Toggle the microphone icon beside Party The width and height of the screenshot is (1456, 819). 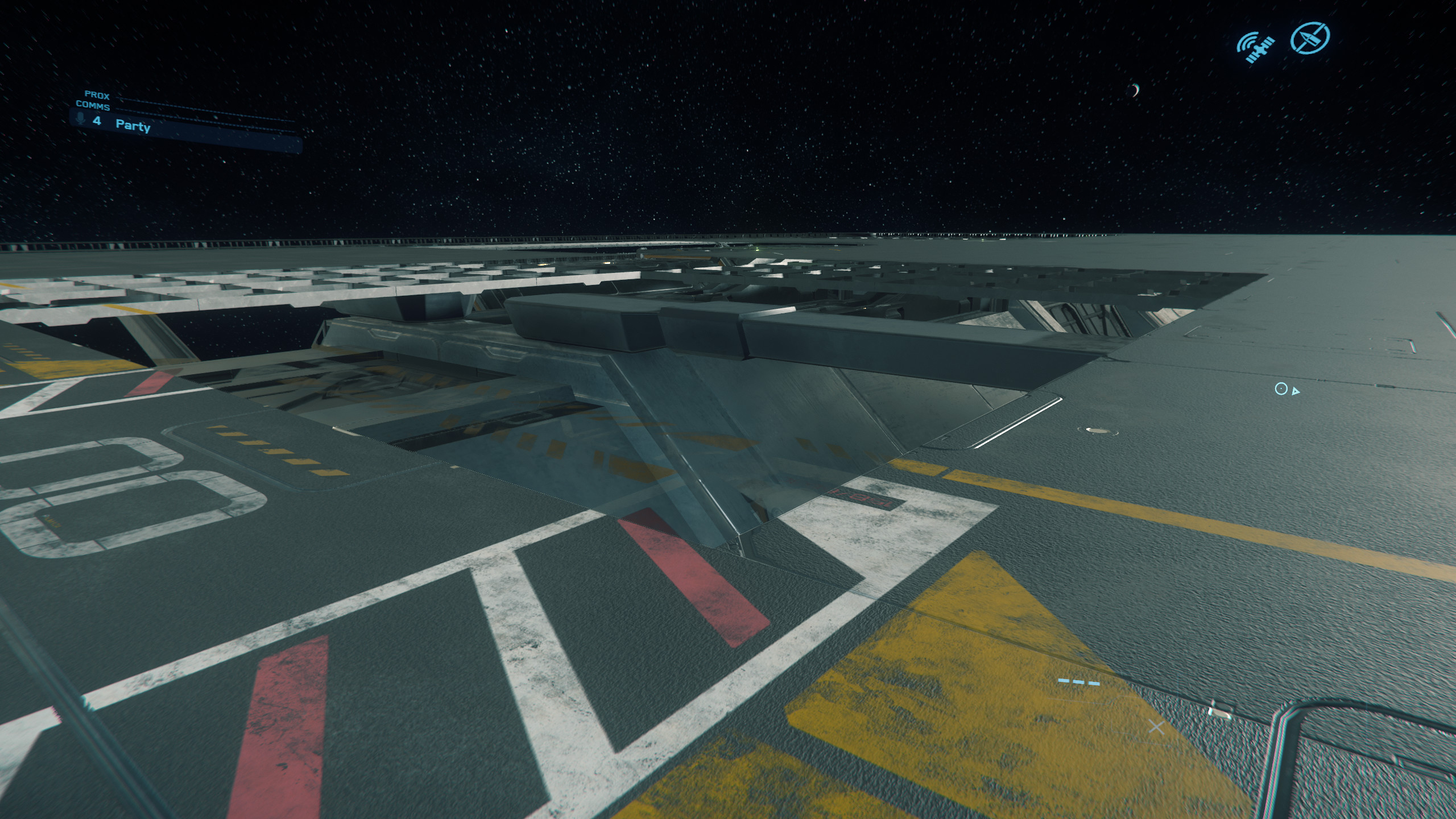click(81, 119)
